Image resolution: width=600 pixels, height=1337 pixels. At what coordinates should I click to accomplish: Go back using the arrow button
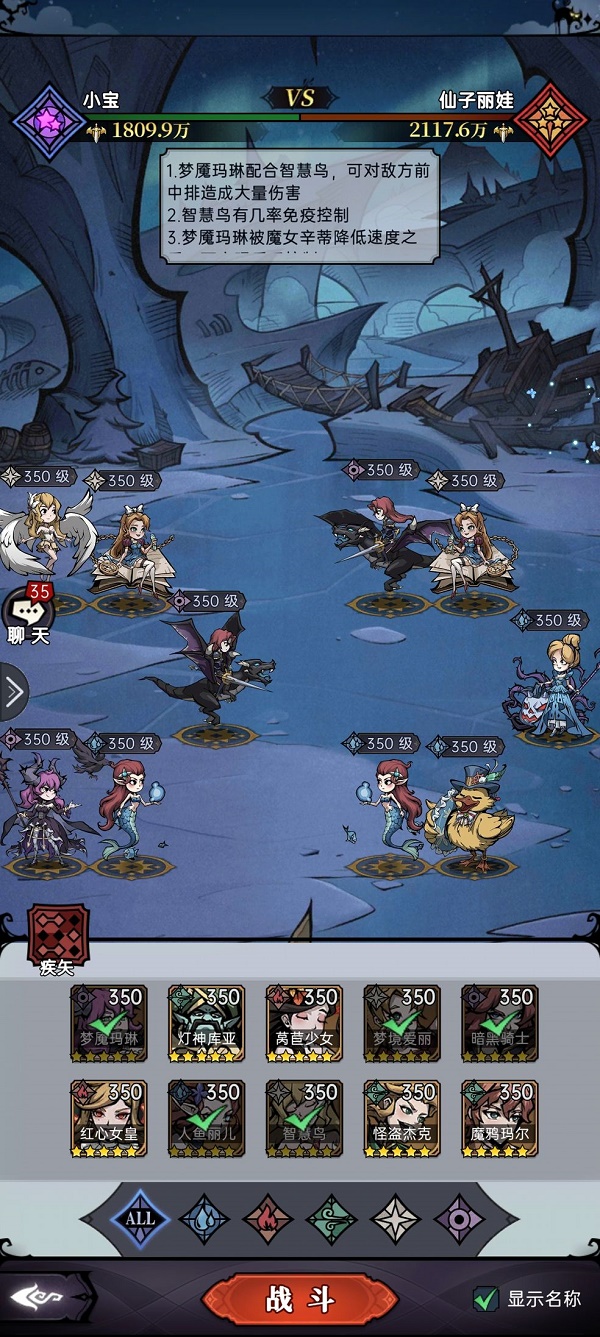[38, 1299]
